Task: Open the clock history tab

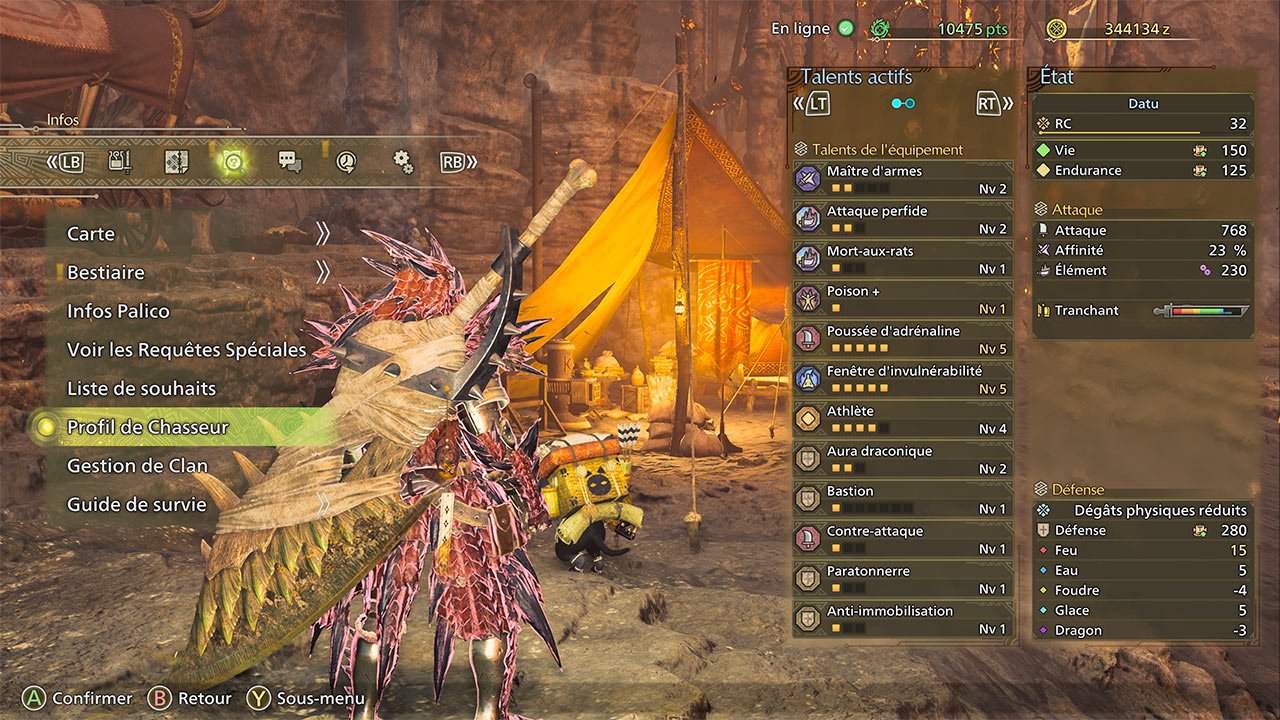Action: coord(346,162)
